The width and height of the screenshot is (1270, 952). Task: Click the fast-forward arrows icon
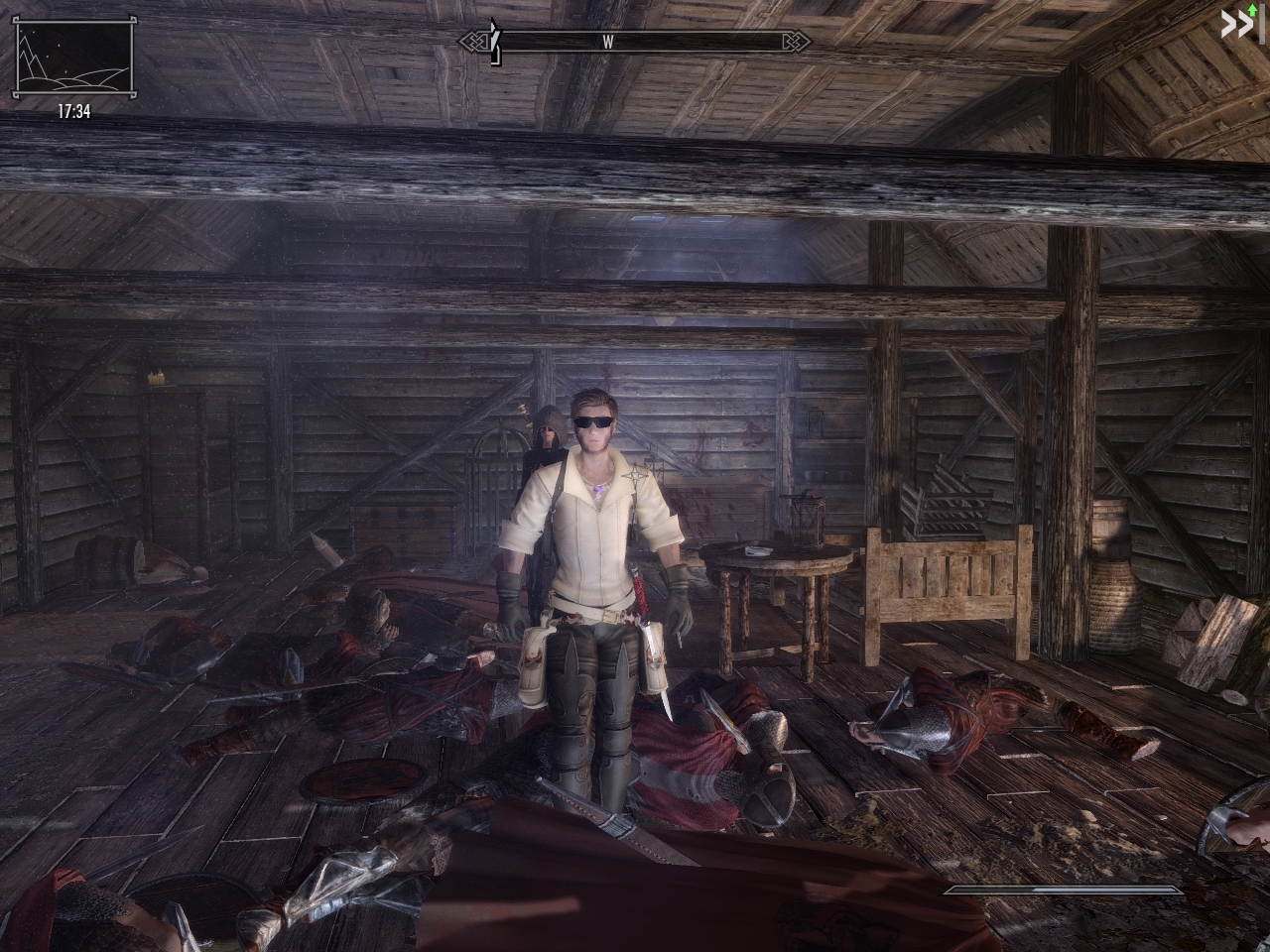coord(1240,24)
